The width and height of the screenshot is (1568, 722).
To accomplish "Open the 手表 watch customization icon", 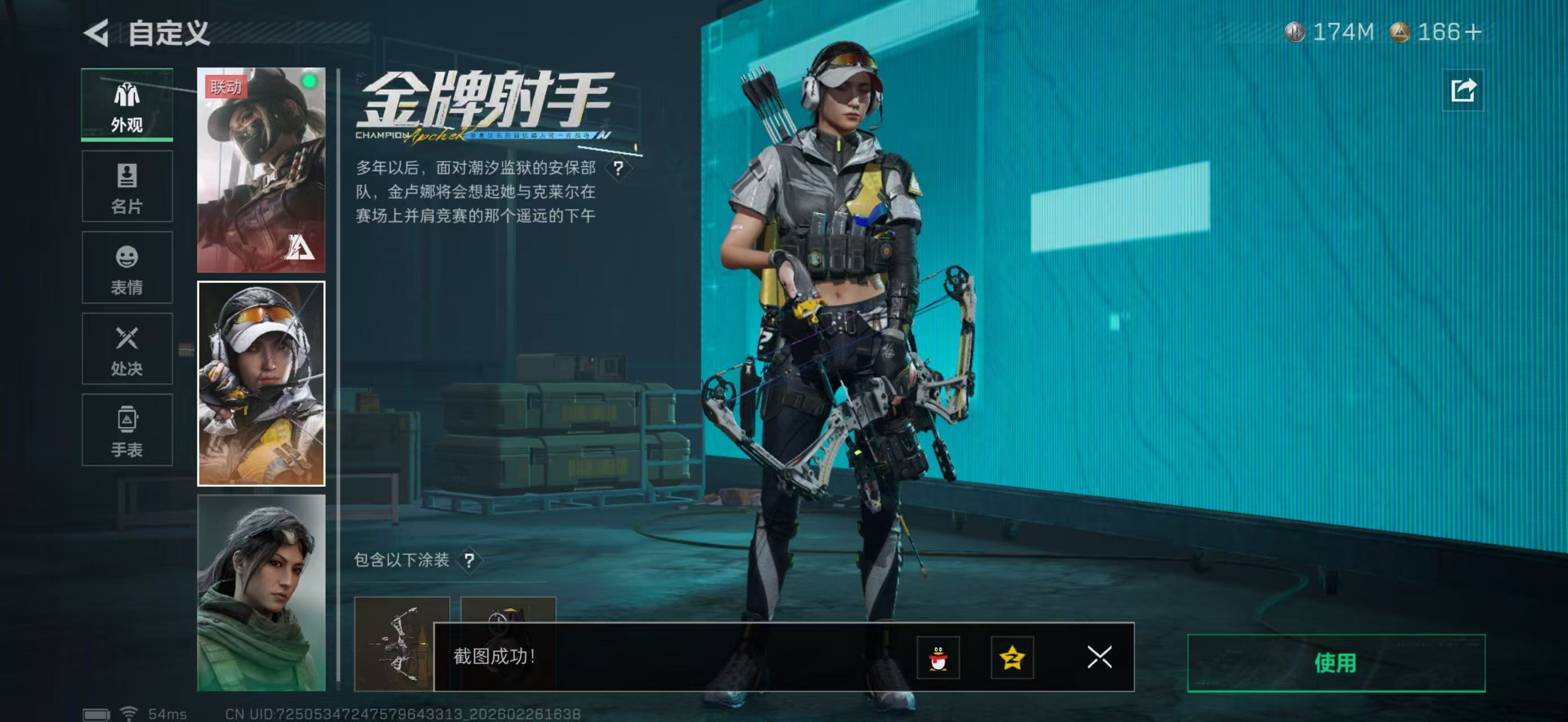I will (127, 430).
